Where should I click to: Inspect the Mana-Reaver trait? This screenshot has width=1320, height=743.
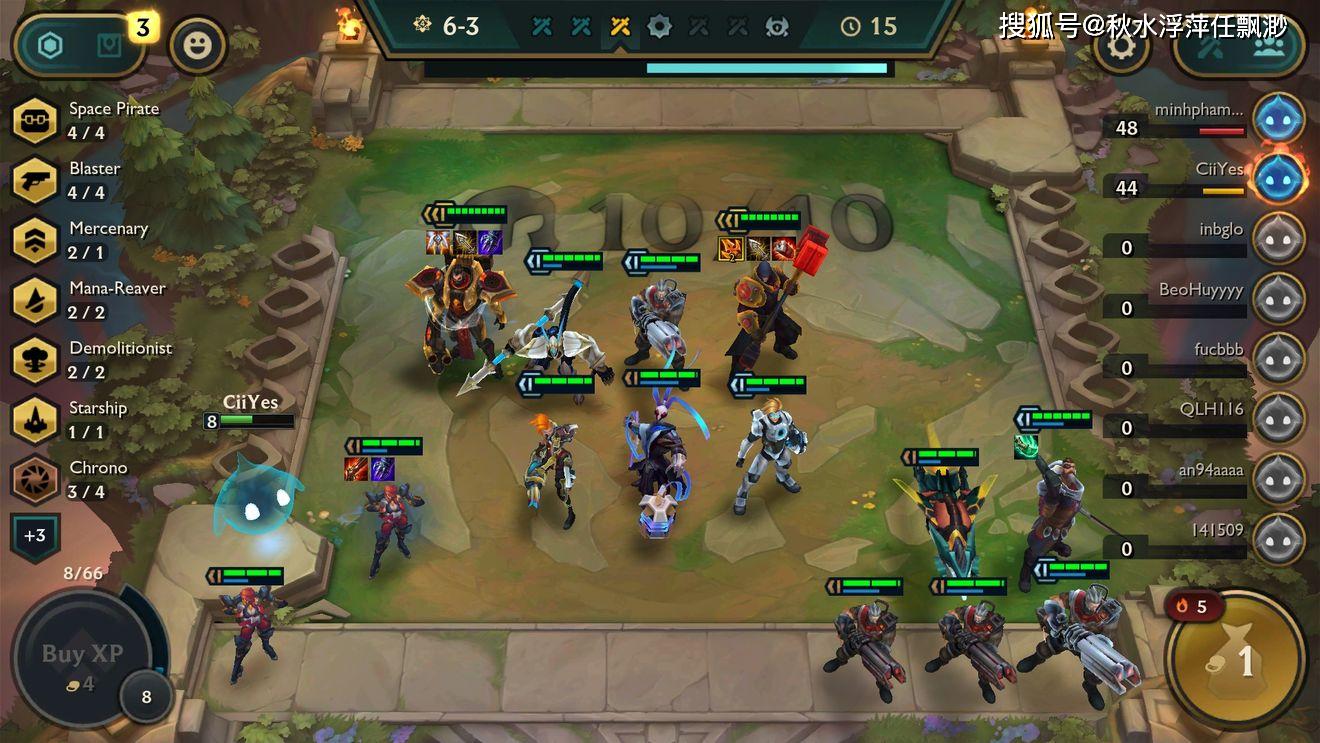pos(34,300)
